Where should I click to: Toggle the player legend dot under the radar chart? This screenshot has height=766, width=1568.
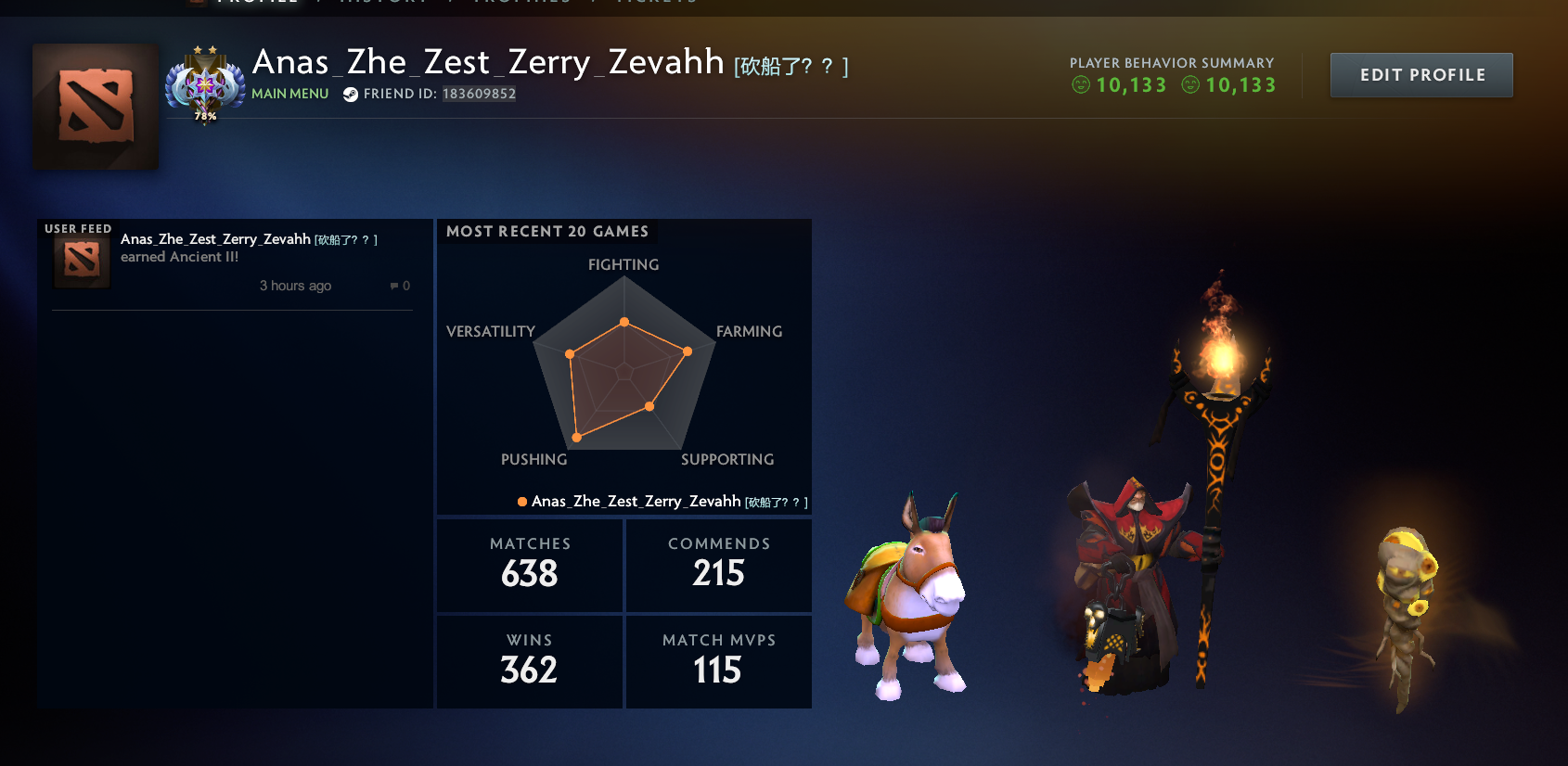[521, 501]
